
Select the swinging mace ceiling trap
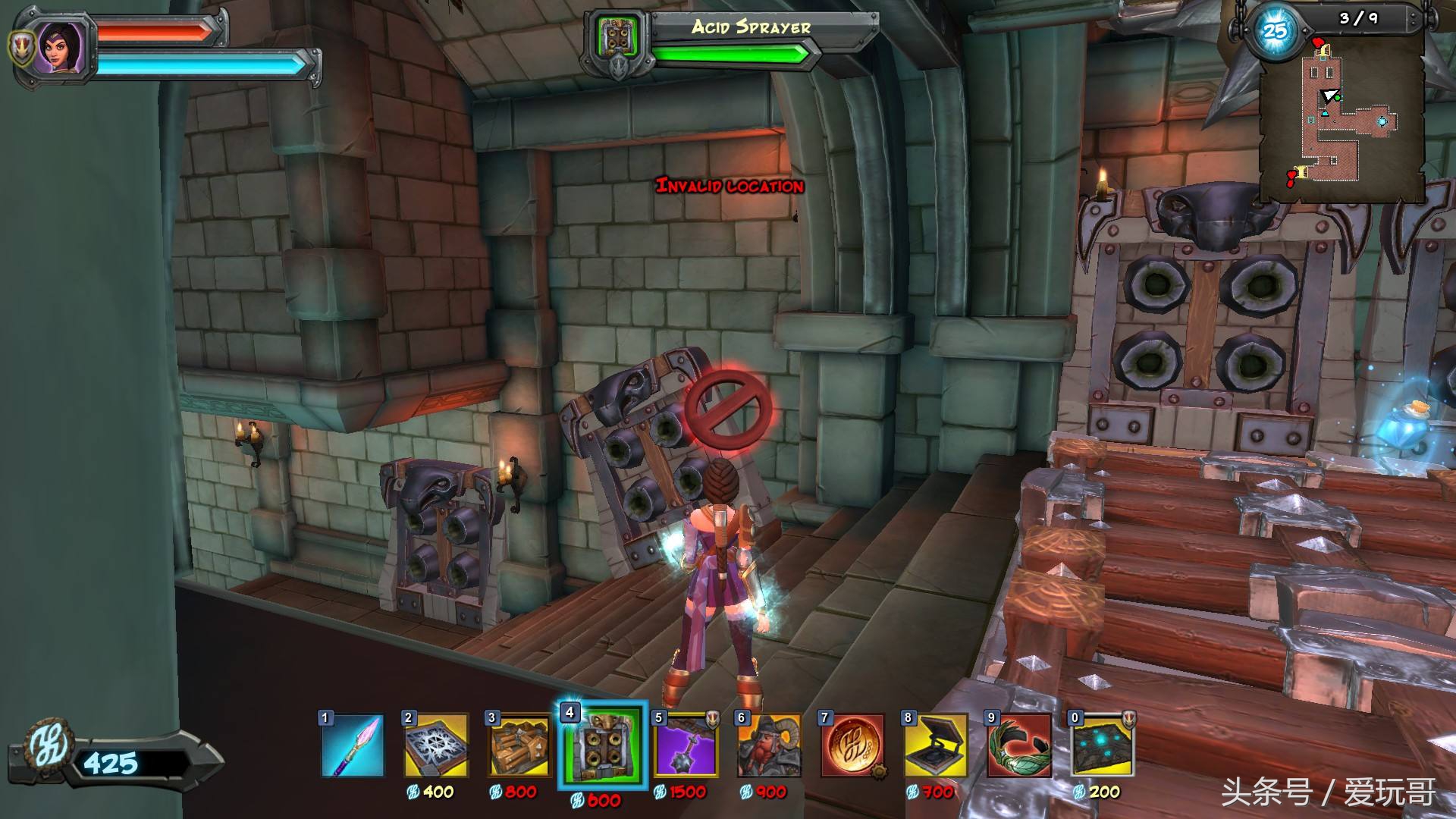click(686, 745)
